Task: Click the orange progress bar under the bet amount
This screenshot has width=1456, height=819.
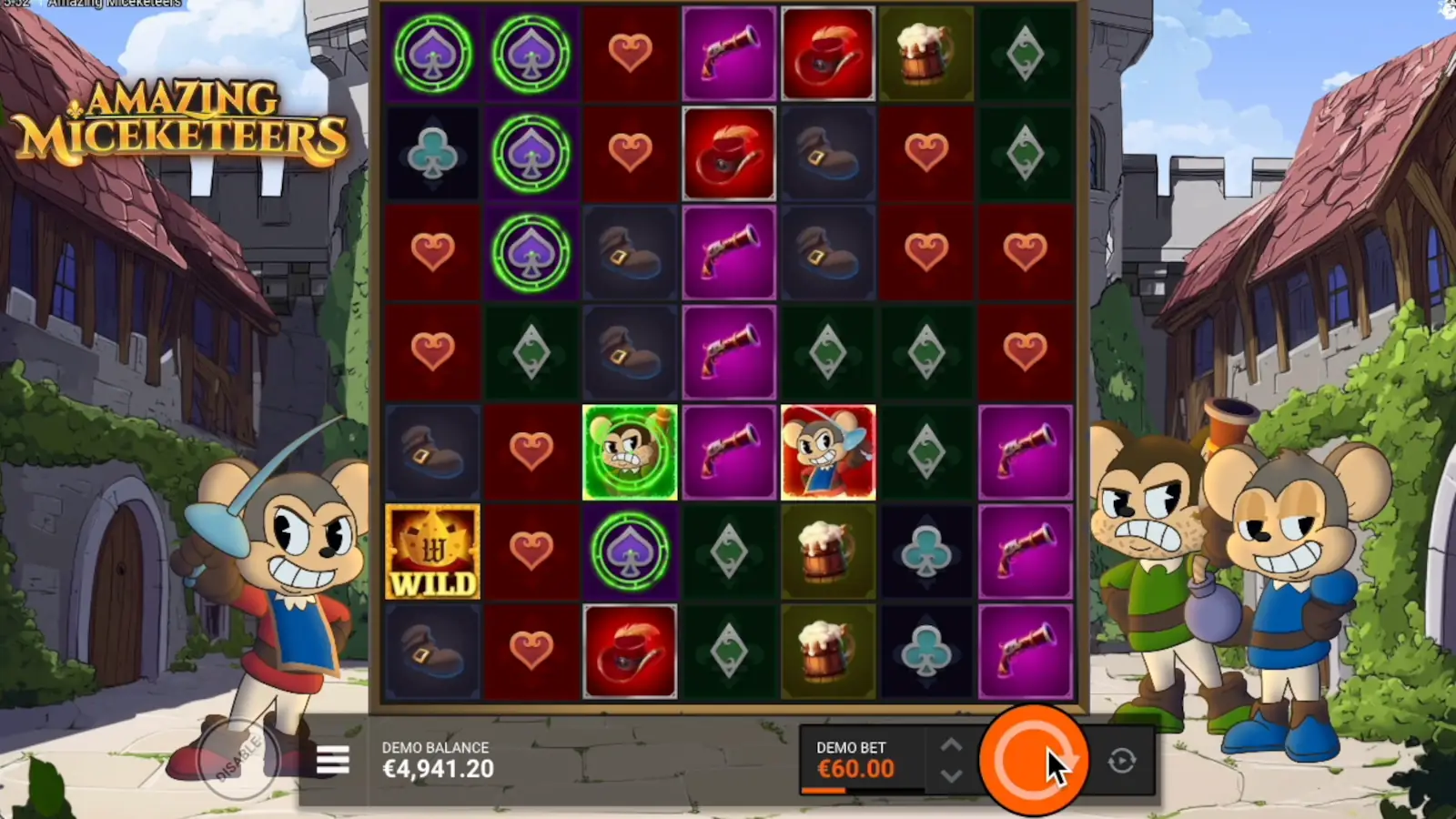Action: coord(825,791)
